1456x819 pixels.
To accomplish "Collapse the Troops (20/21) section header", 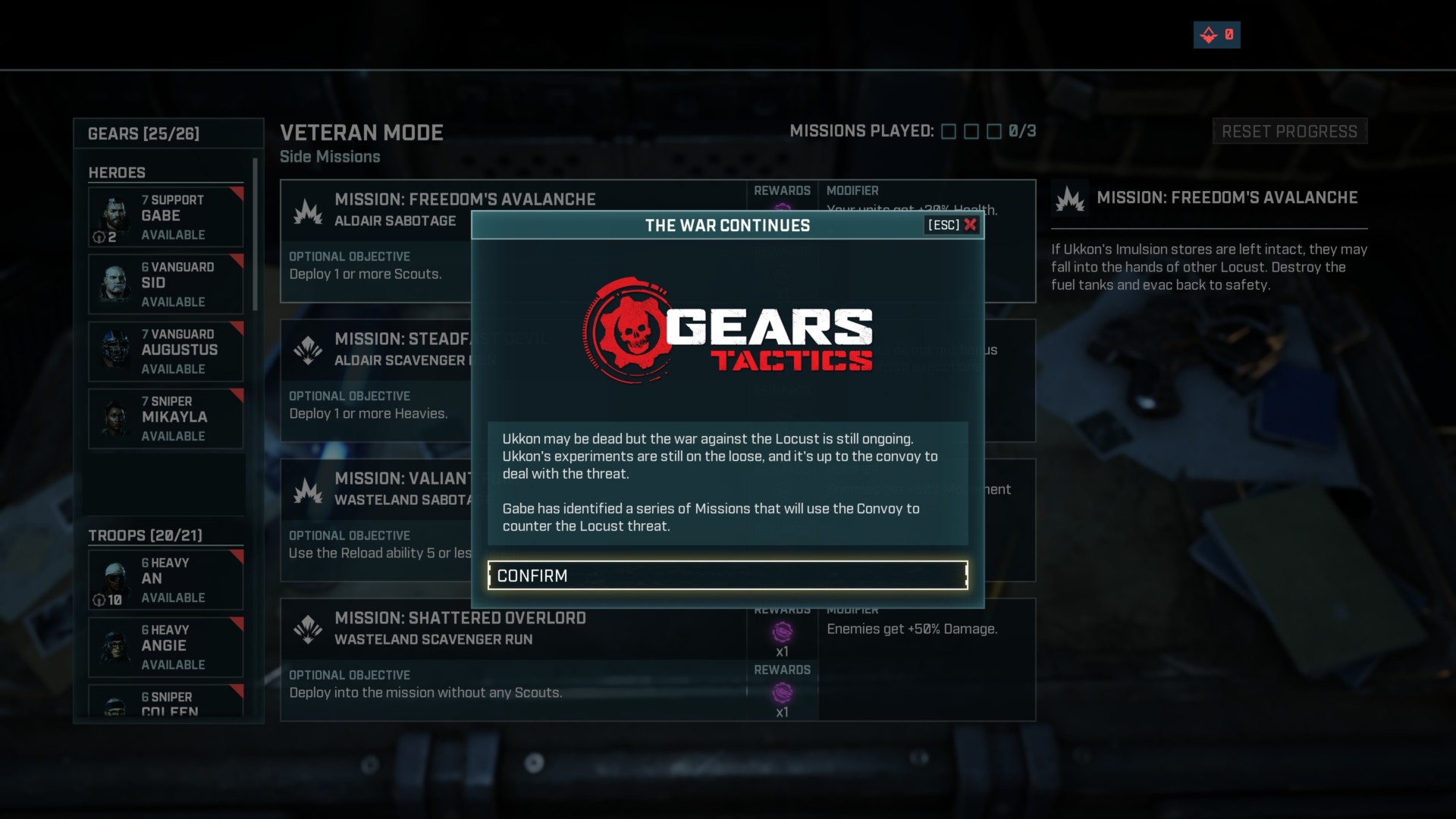I will point(144,535).
